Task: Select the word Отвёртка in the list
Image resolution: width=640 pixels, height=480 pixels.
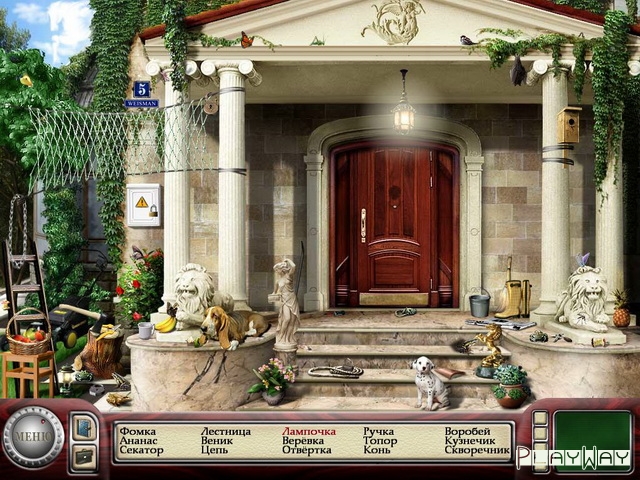Action: tap(306, 450)
